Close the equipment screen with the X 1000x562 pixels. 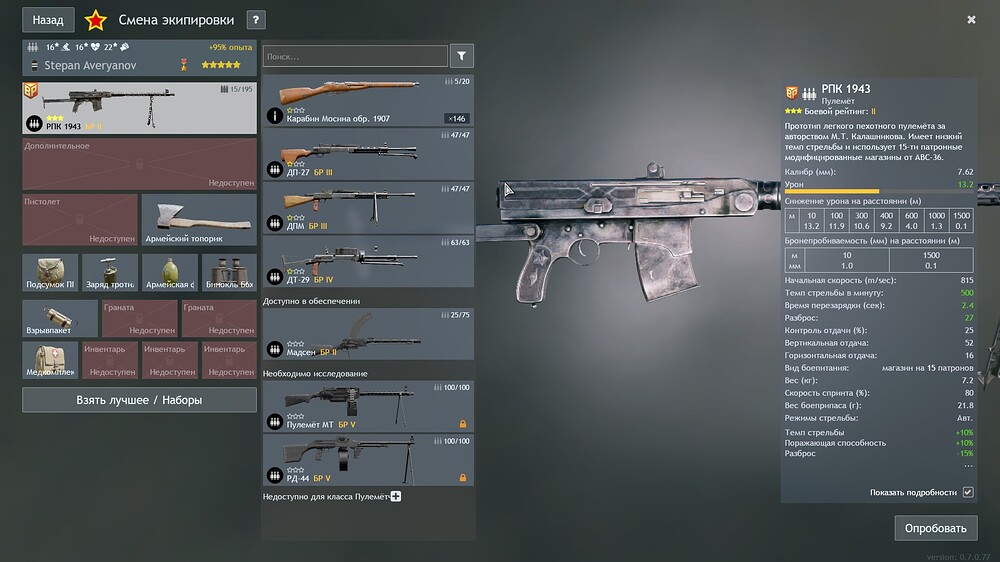pyautogui.click(x=971, y=19)
